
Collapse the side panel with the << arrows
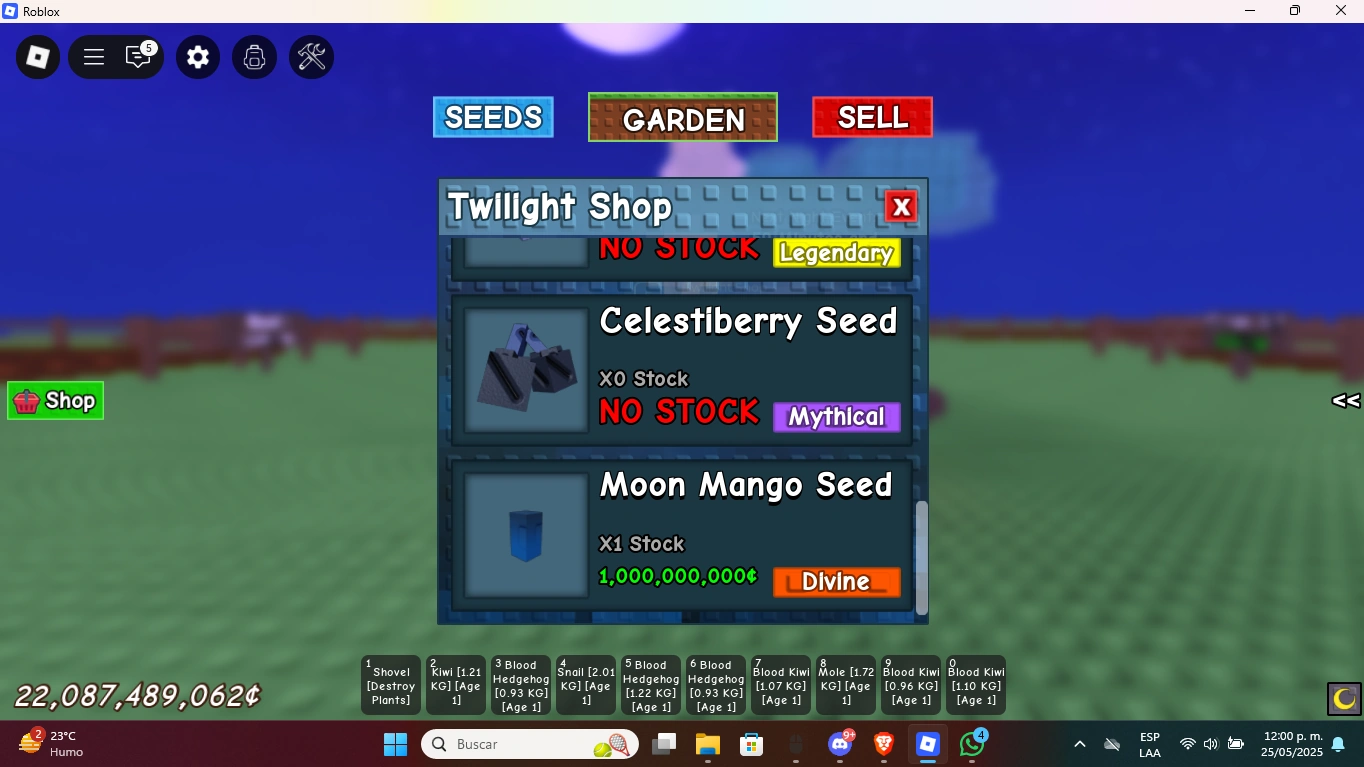1344,400
